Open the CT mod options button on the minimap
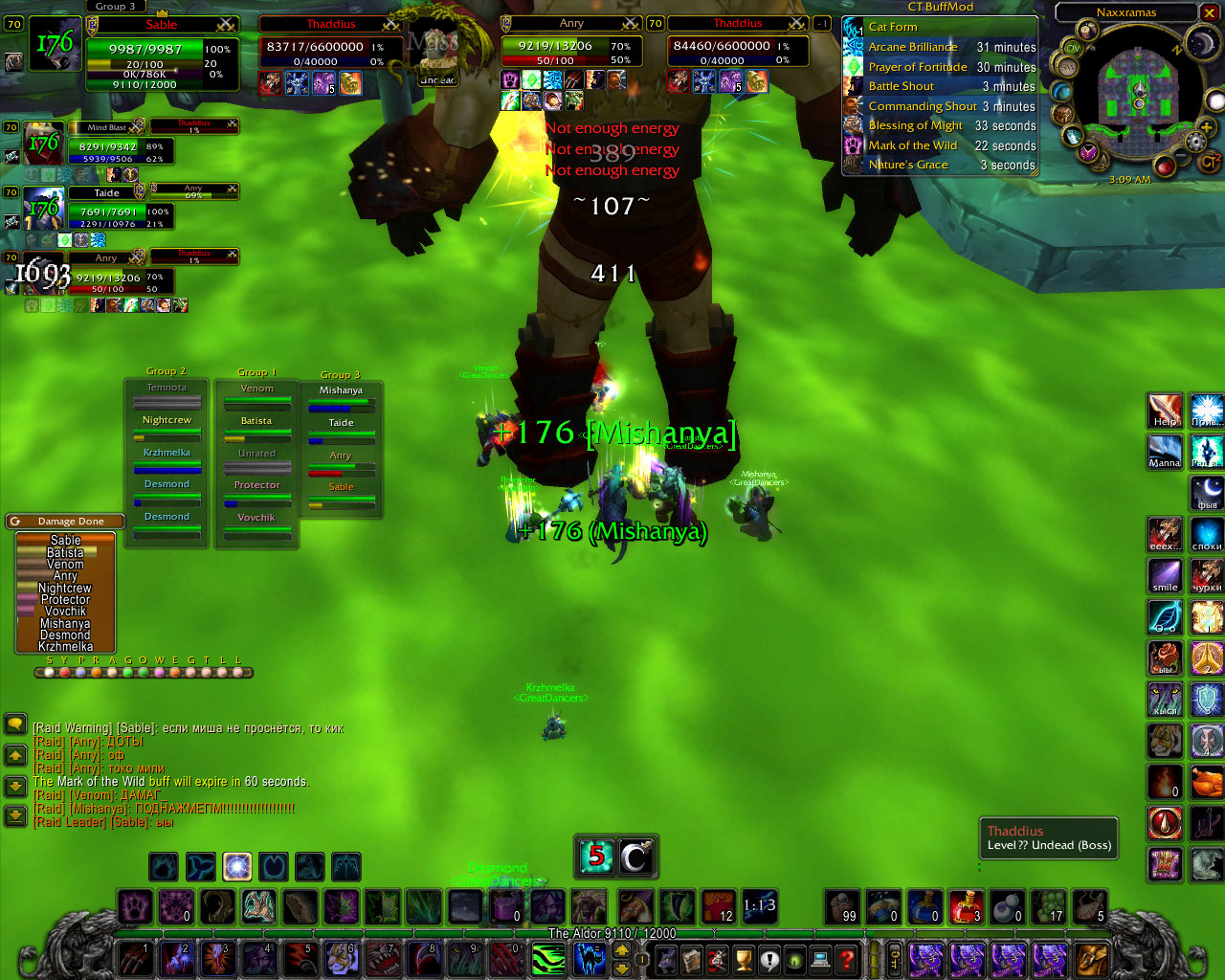 click(1209, 162)
